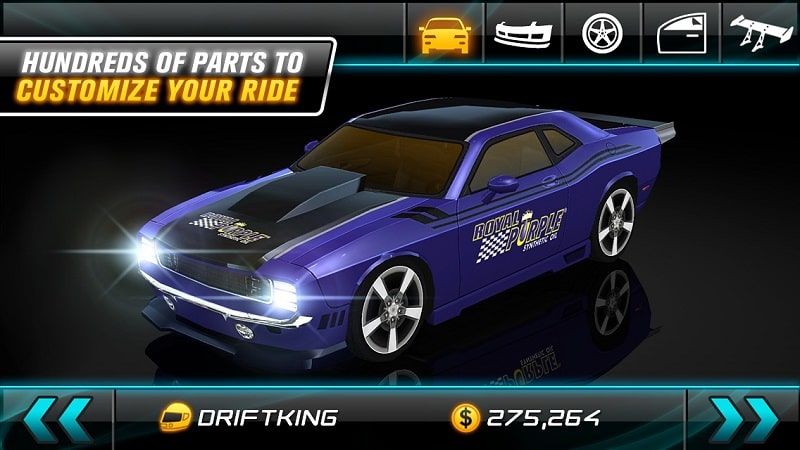800x450 pixels.
Task: Go to previous item with left arrows
Action: pos(59,418)
